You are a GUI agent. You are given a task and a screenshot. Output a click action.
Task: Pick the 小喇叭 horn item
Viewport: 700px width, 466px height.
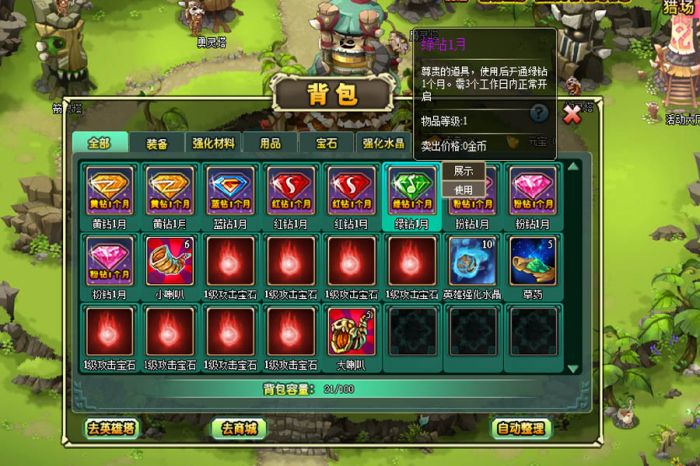(x=170, y=262)
